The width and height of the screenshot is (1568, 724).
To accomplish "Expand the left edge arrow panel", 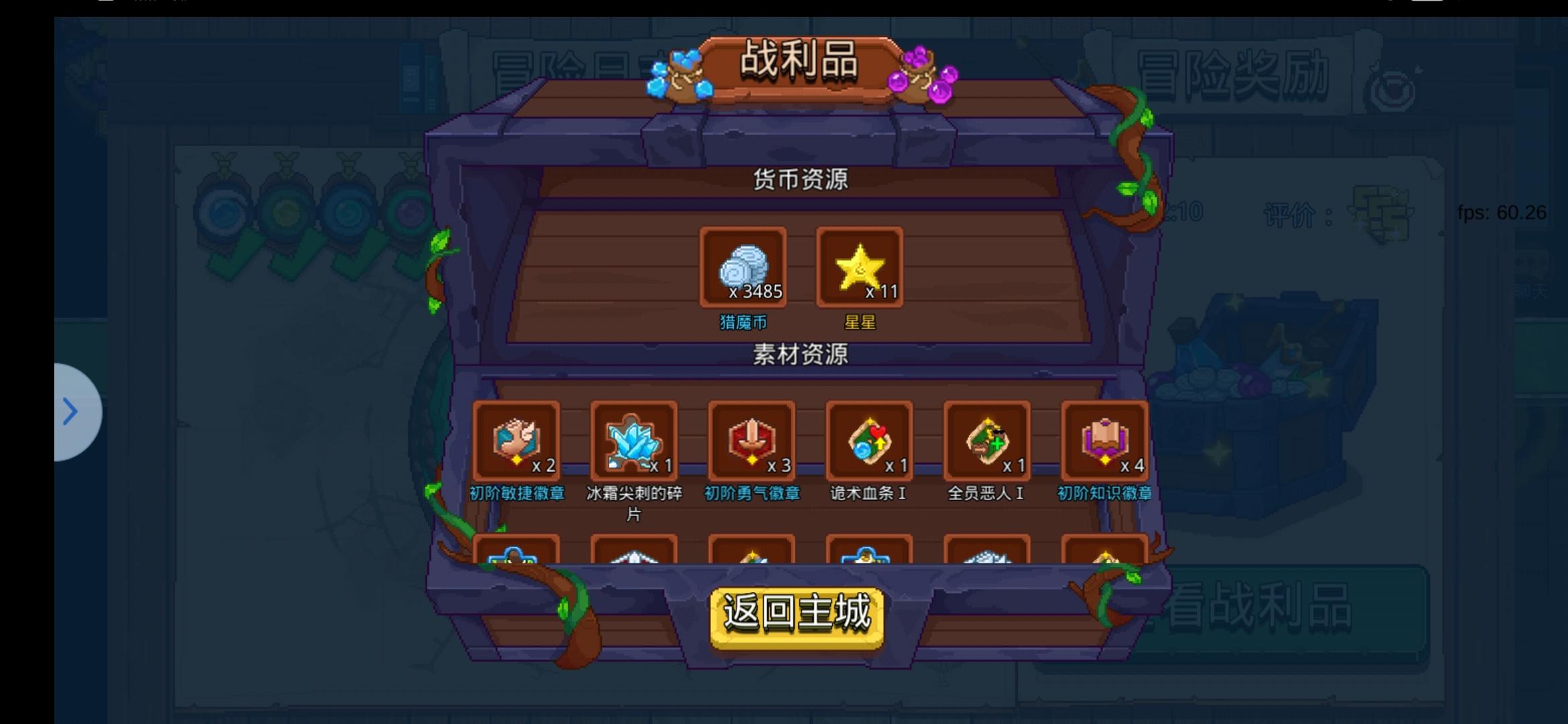I will [x=72, y=412].
